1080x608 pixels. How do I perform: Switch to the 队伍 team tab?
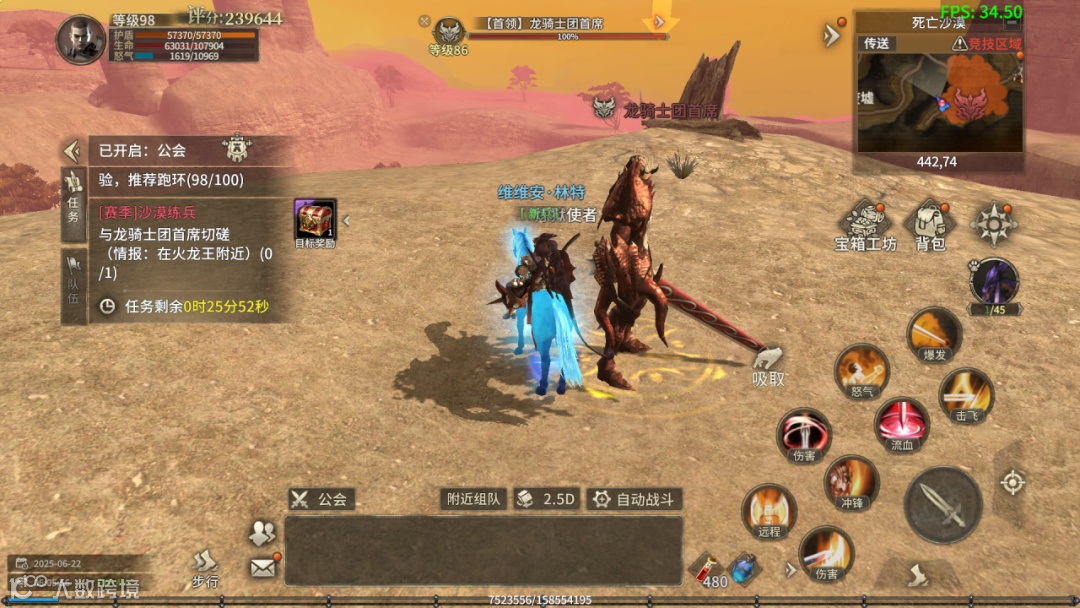click(74, 285)
